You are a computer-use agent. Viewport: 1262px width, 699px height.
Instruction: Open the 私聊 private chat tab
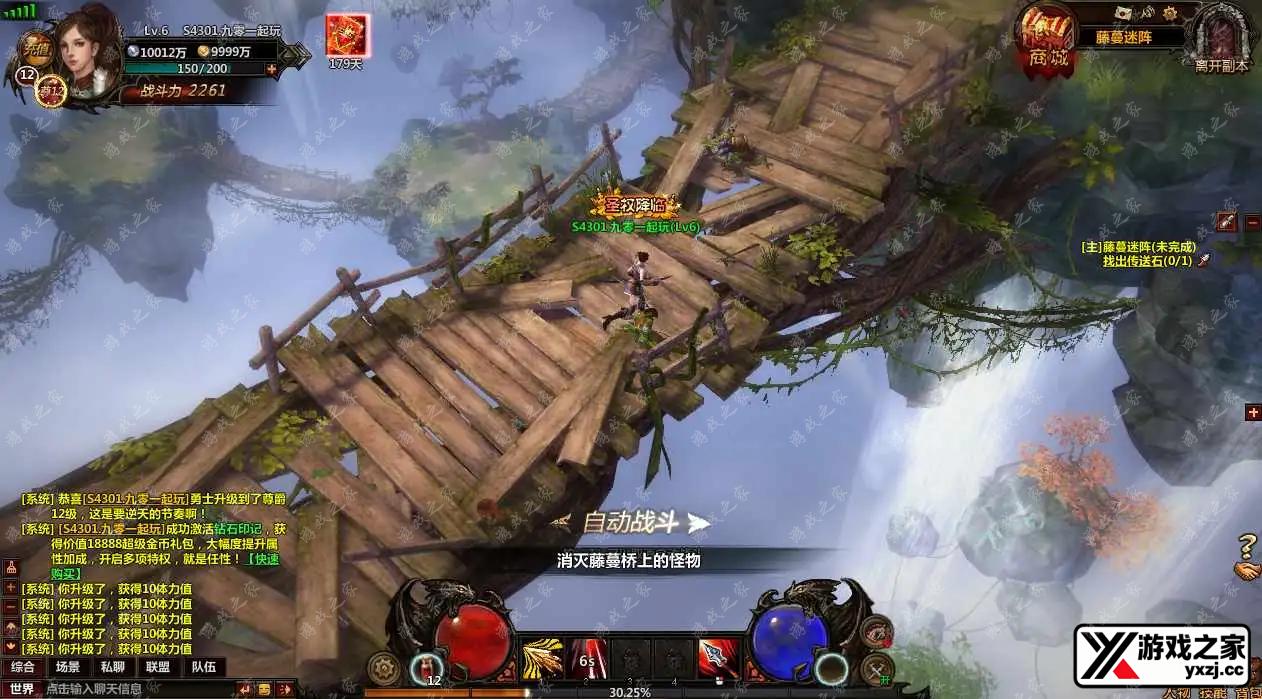point(113,667)
